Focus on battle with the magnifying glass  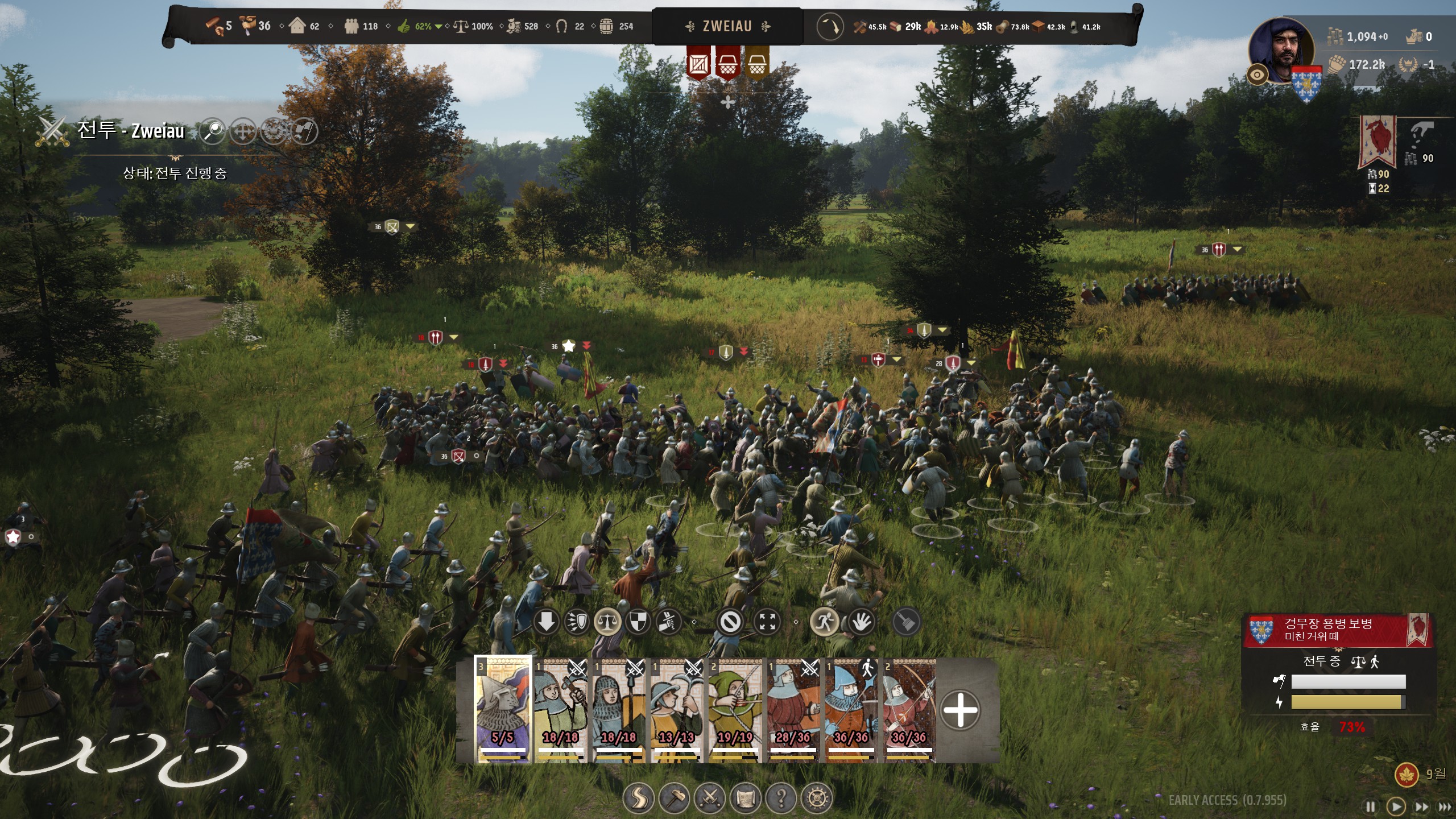(213, 131)
